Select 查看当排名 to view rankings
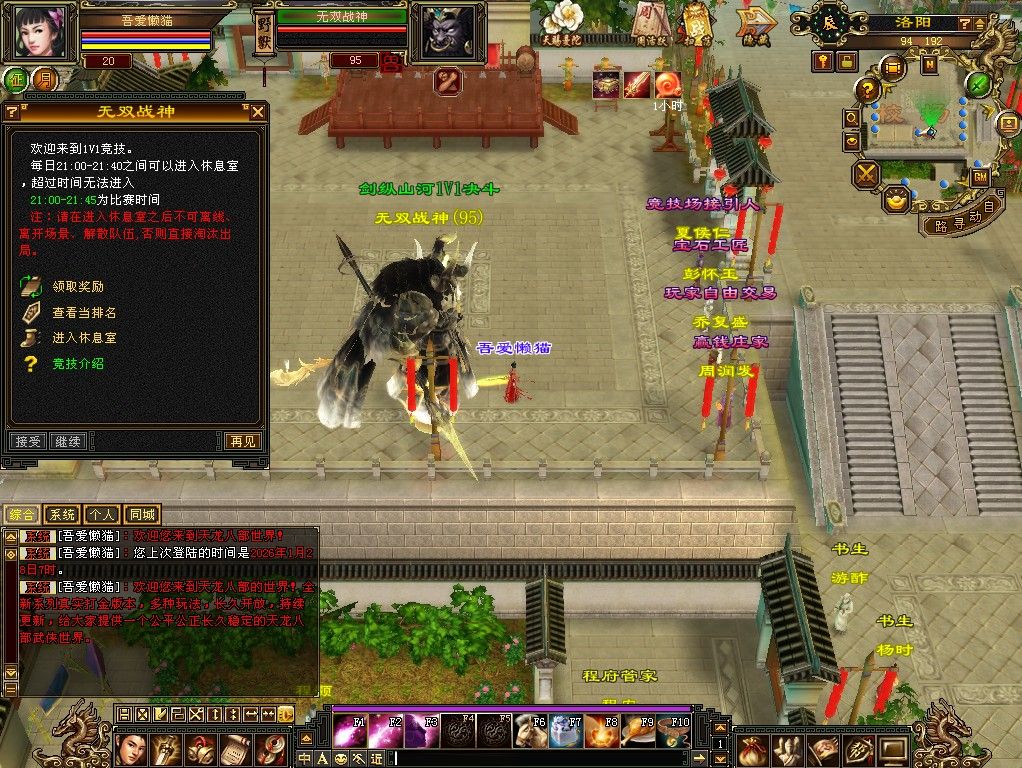 point(84,313)
